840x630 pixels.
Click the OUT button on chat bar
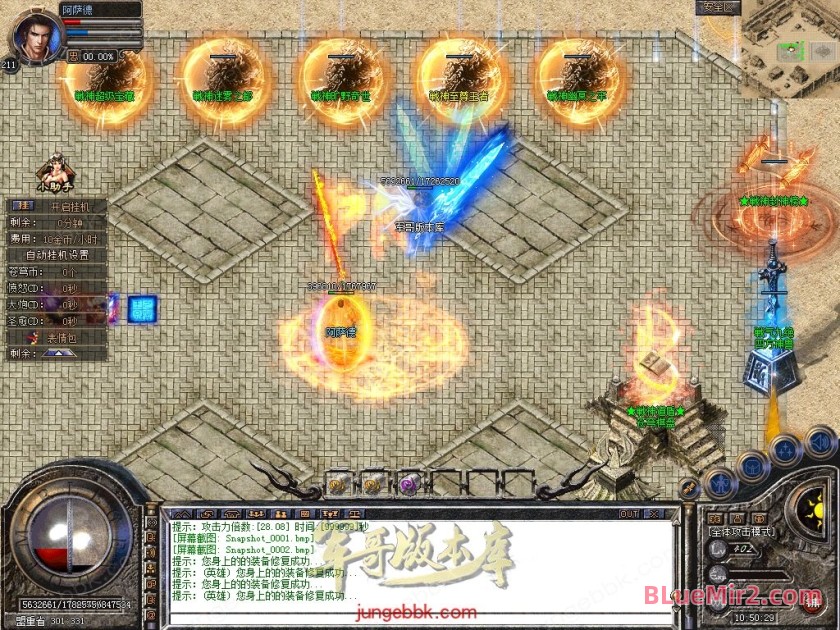point(629,514)
